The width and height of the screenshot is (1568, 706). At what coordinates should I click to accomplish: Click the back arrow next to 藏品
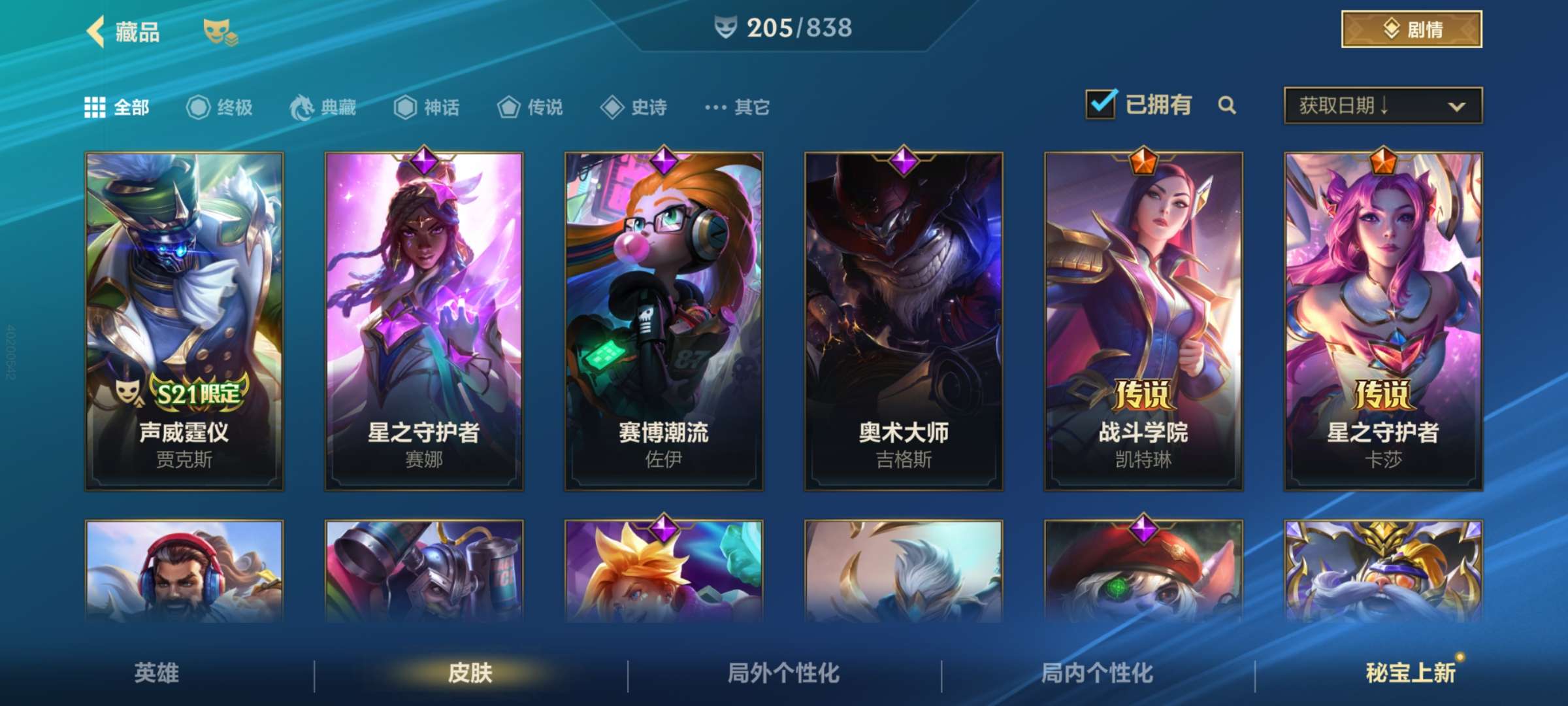[x=95, y=31]
